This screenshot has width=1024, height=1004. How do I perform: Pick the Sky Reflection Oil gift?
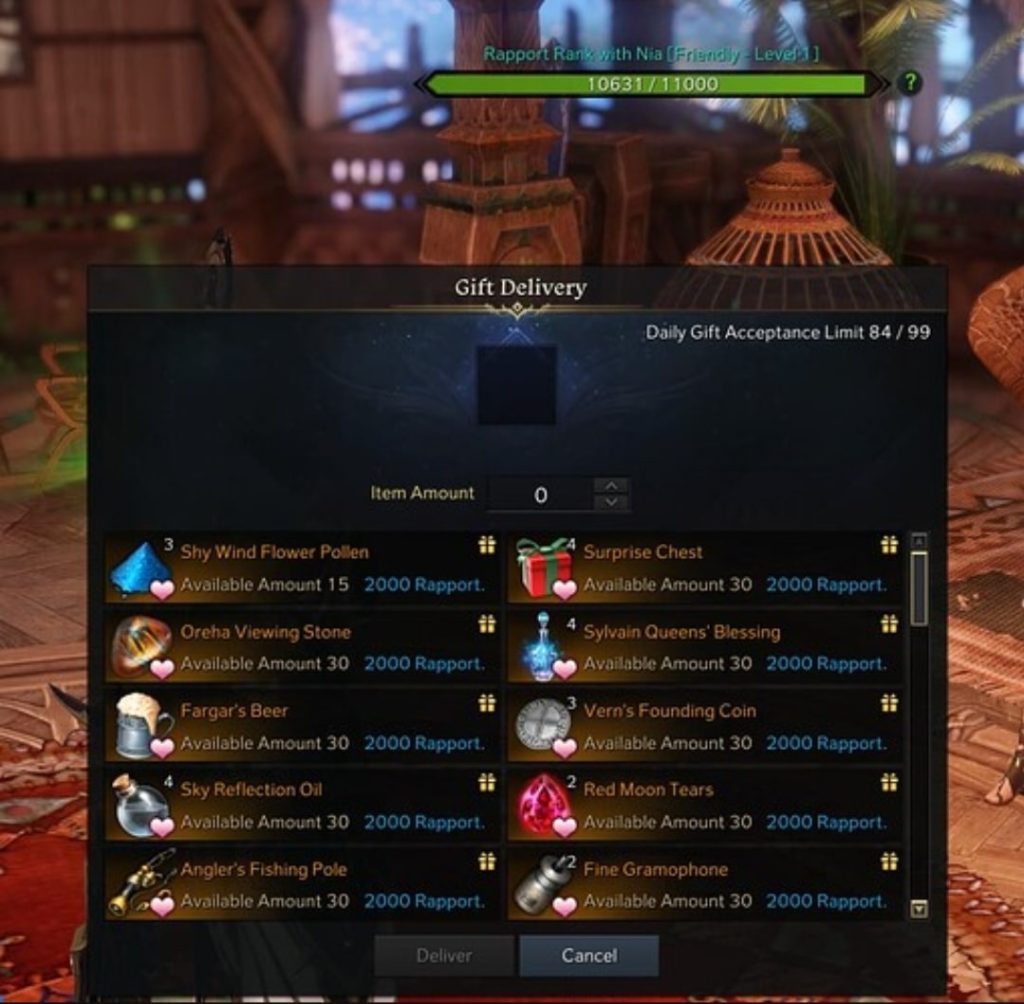tap(302, 805)
